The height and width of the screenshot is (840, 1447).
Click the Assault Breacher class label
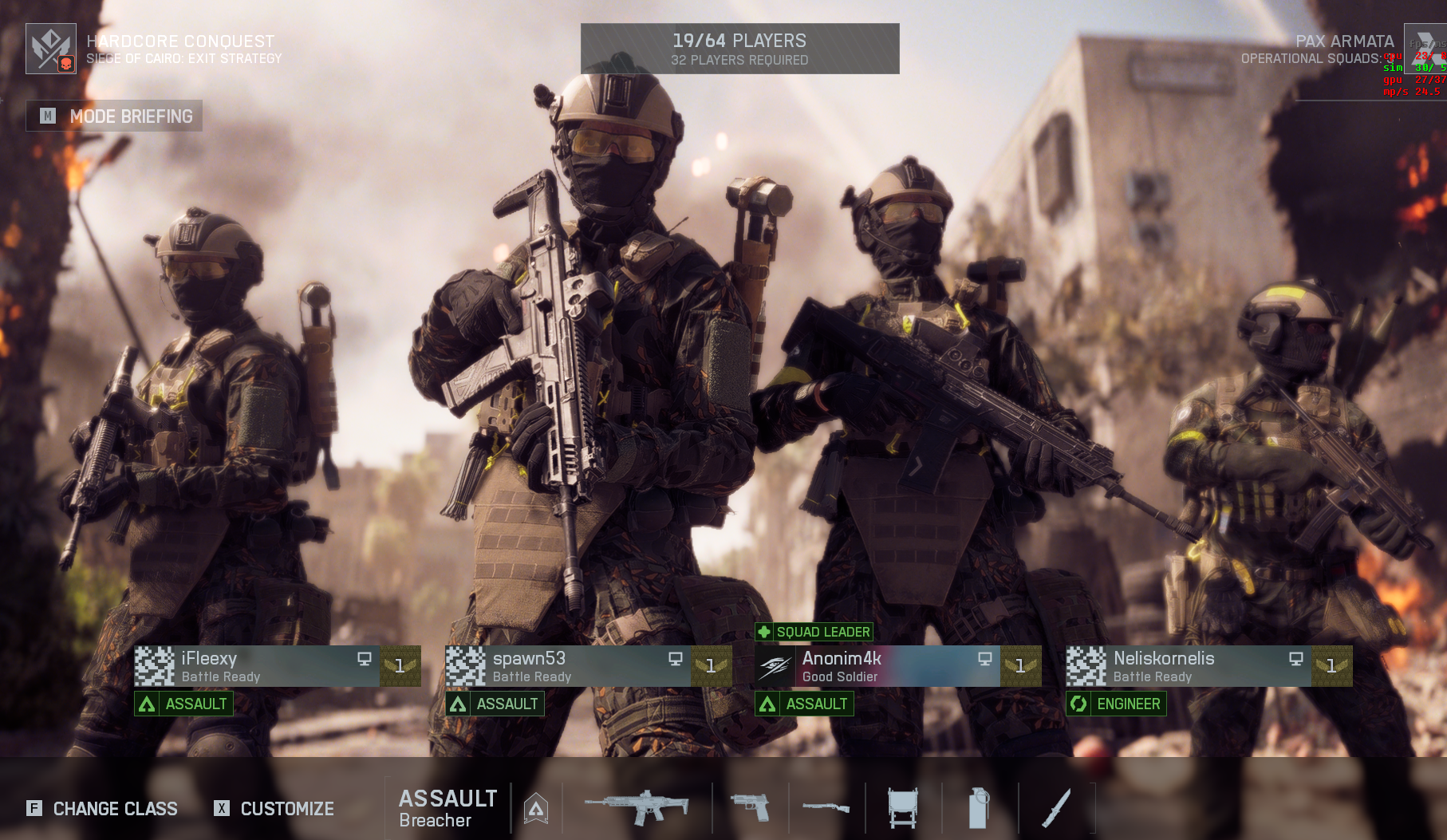tap(447, 808)
